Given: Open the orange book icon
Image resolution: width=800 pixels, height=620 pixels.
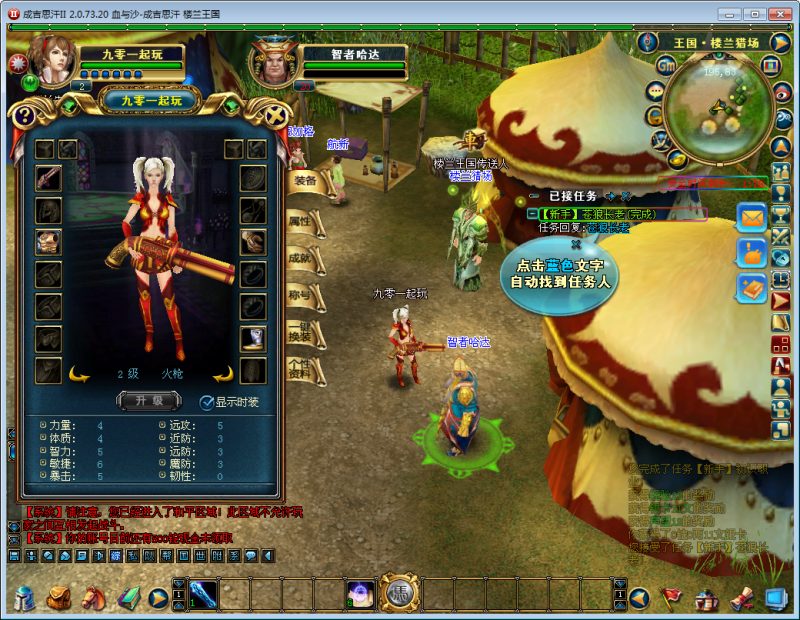Looking at the screenshot, I should tap(750, 289).
